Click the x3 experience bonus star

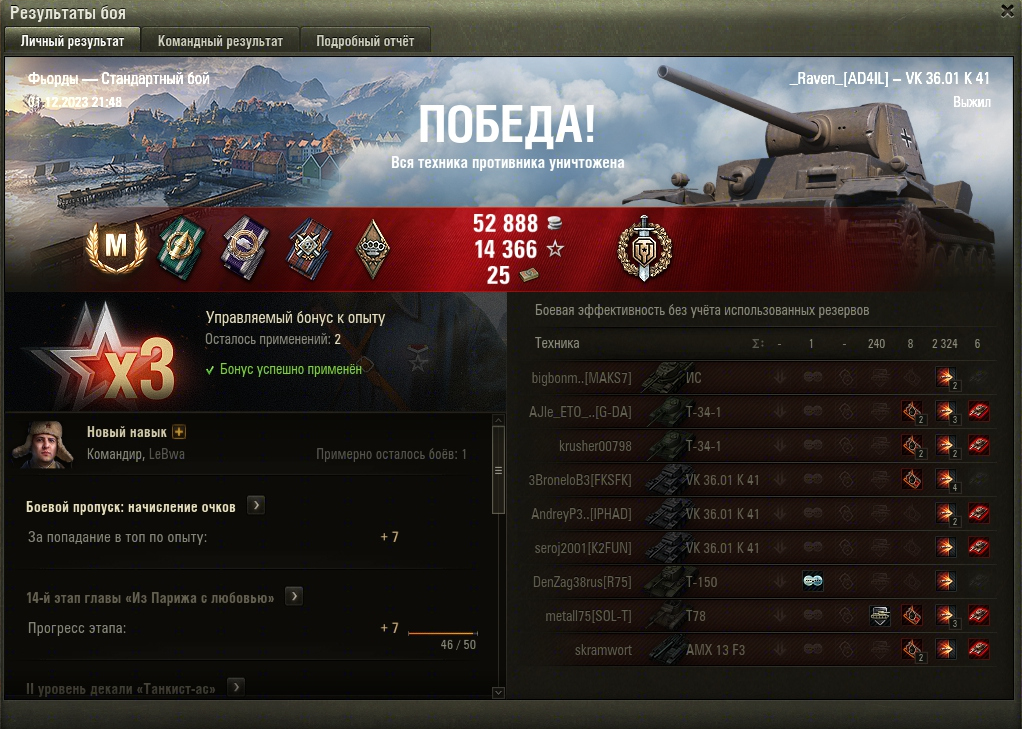point(102,352)
